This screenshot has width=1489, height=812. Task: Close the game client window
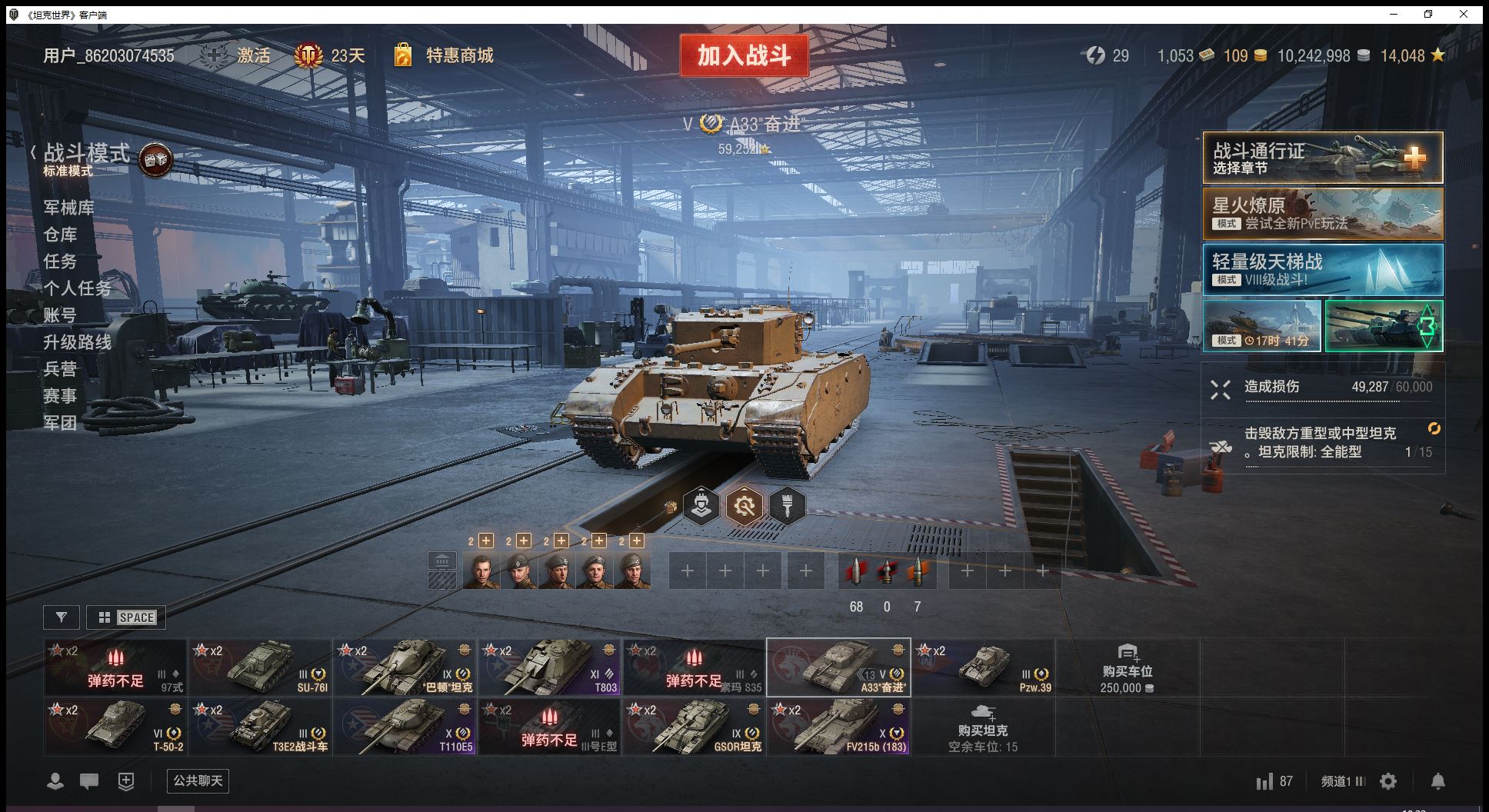[x=1464, y=14]
